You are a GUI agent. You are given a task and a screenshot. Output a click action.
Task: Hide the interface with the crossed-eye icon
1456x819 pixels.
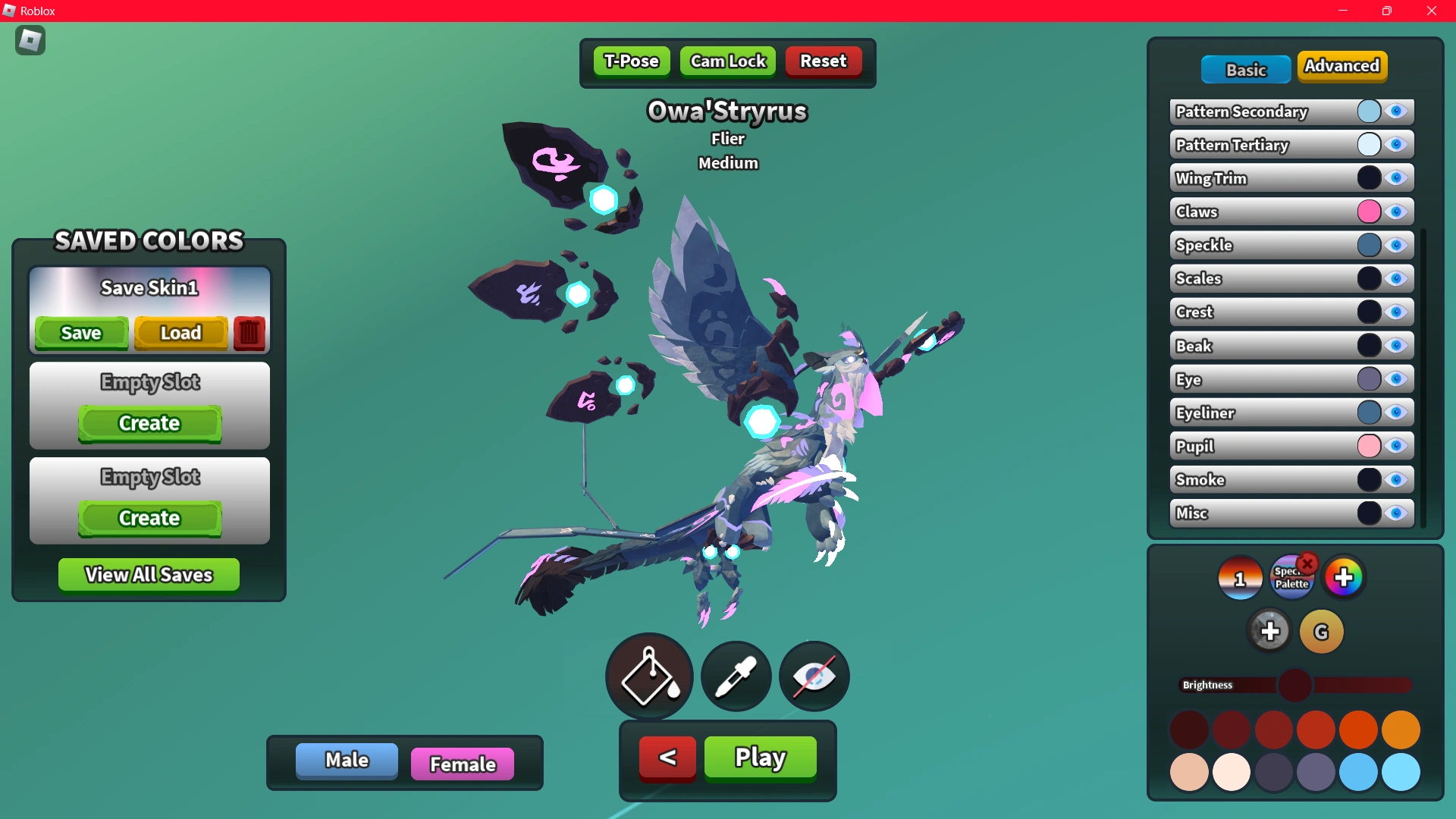[x=813, y=676]
